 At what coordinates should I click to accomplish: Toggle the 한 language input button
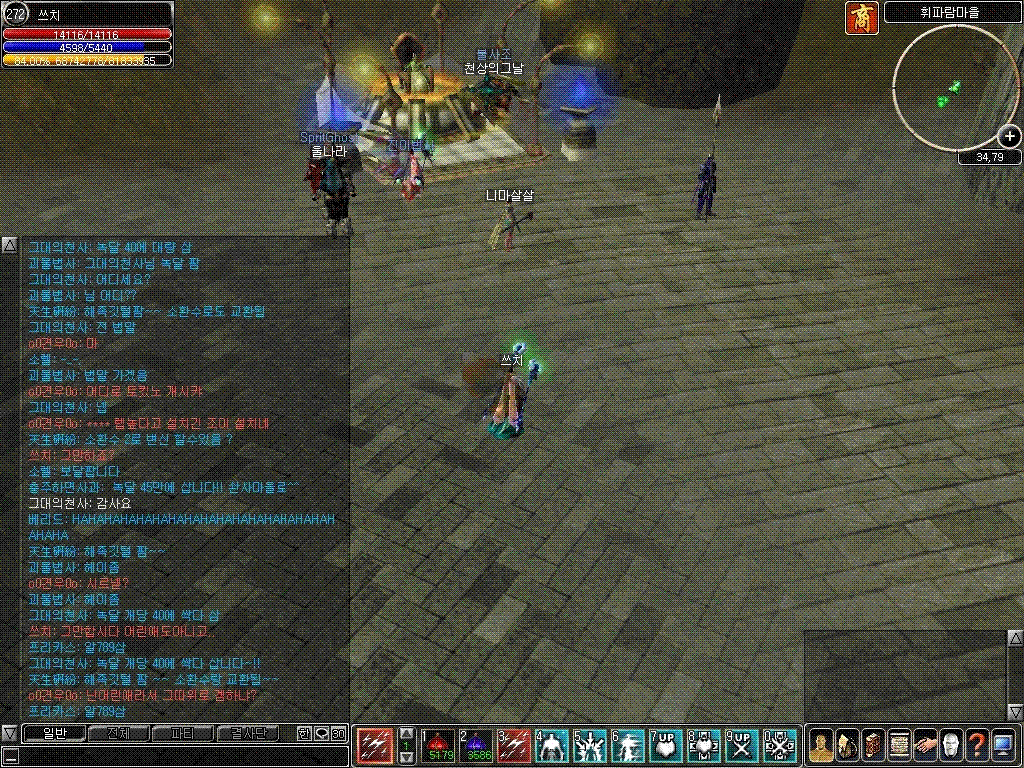(x=304, y=734)
